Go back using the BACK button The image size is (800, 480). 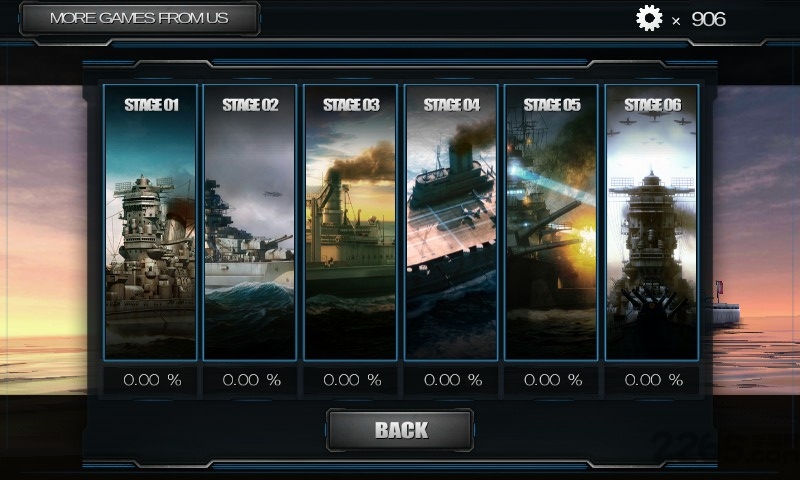point(400,430)
